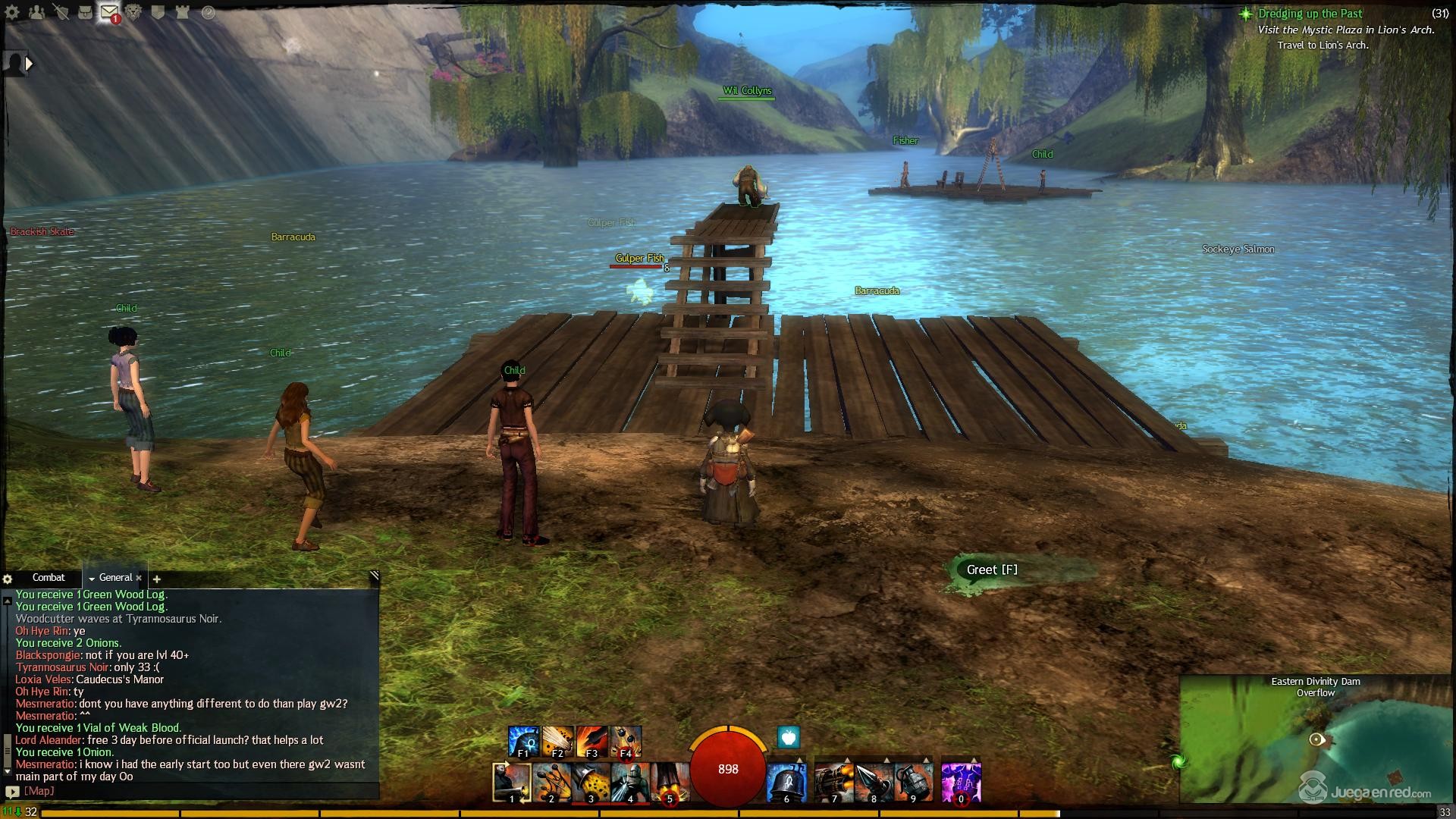This screenshot has width=1456, height=819.
Task: Open chat options gear icon
Action: [8, 579]
